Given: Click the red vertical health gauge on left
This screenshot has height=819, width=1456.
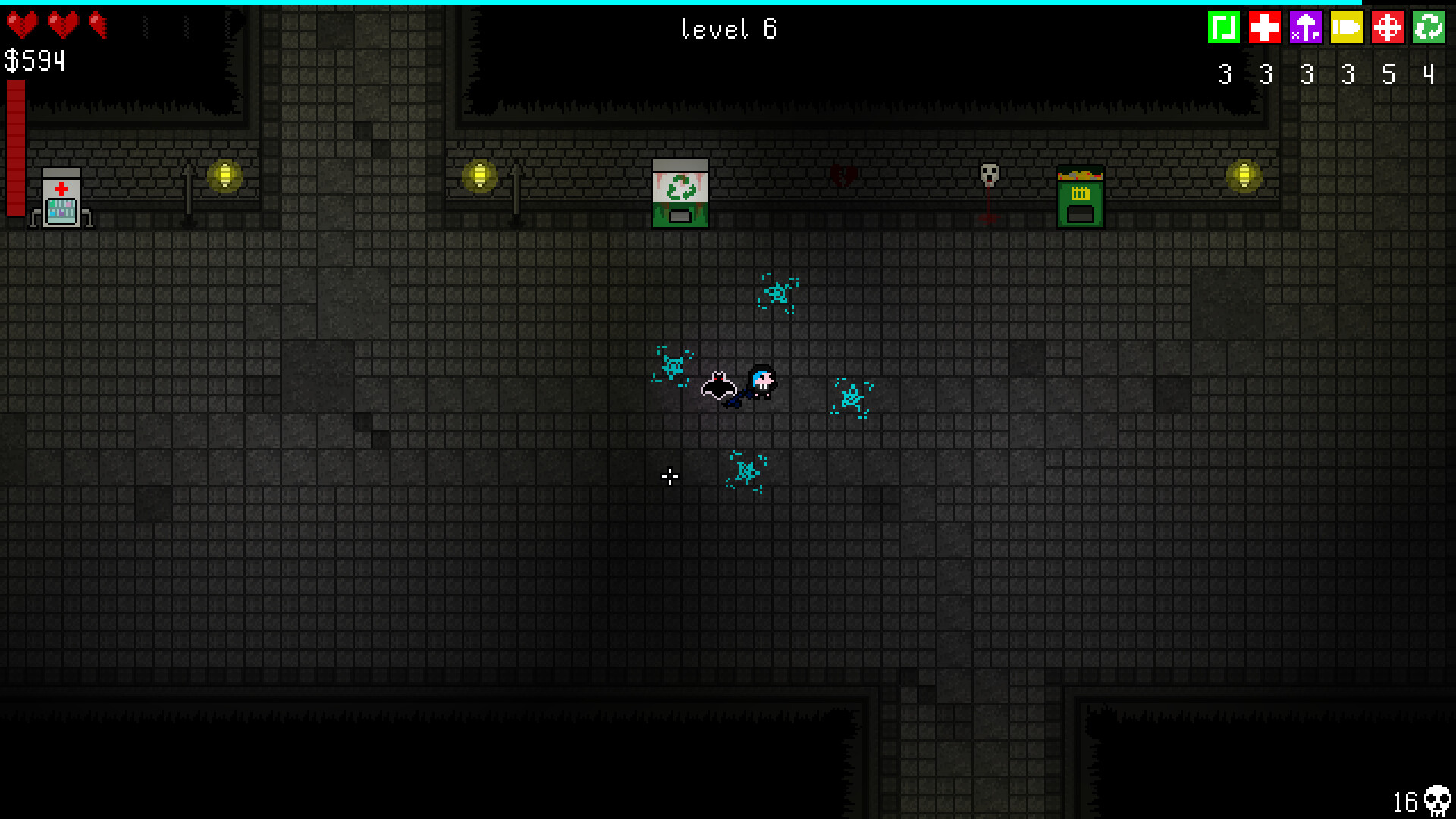Looking at the screenshot, I should pyautogui.click(x=14, y=148).
